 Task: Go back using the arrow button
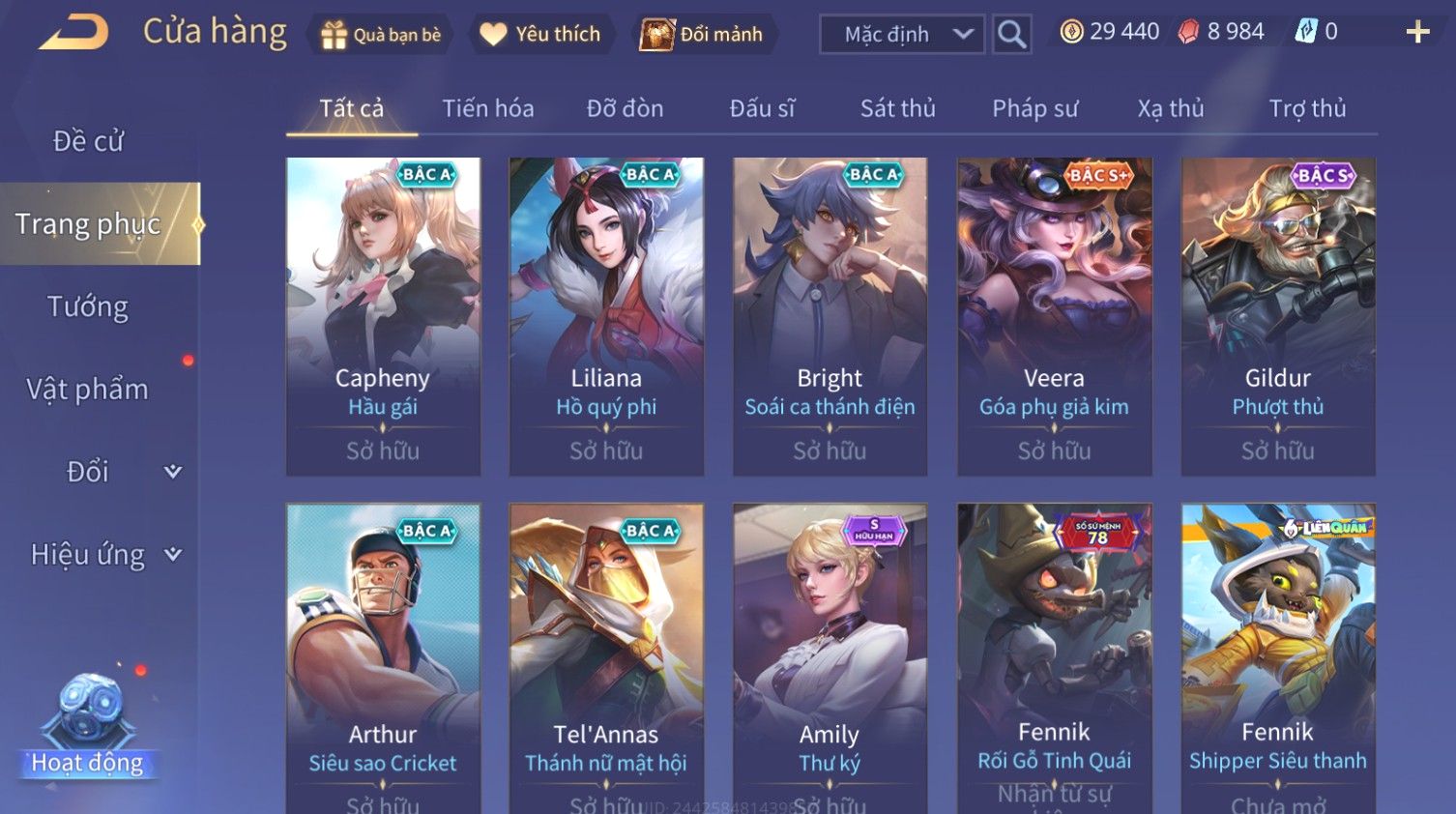[73, 33]
